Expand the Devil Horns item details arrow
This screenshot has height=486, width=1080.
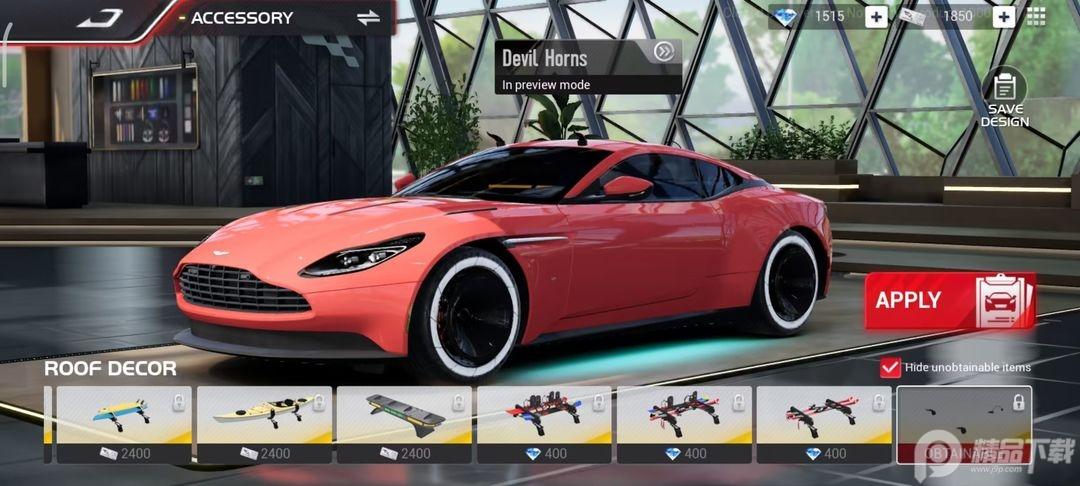pos(662,52)
